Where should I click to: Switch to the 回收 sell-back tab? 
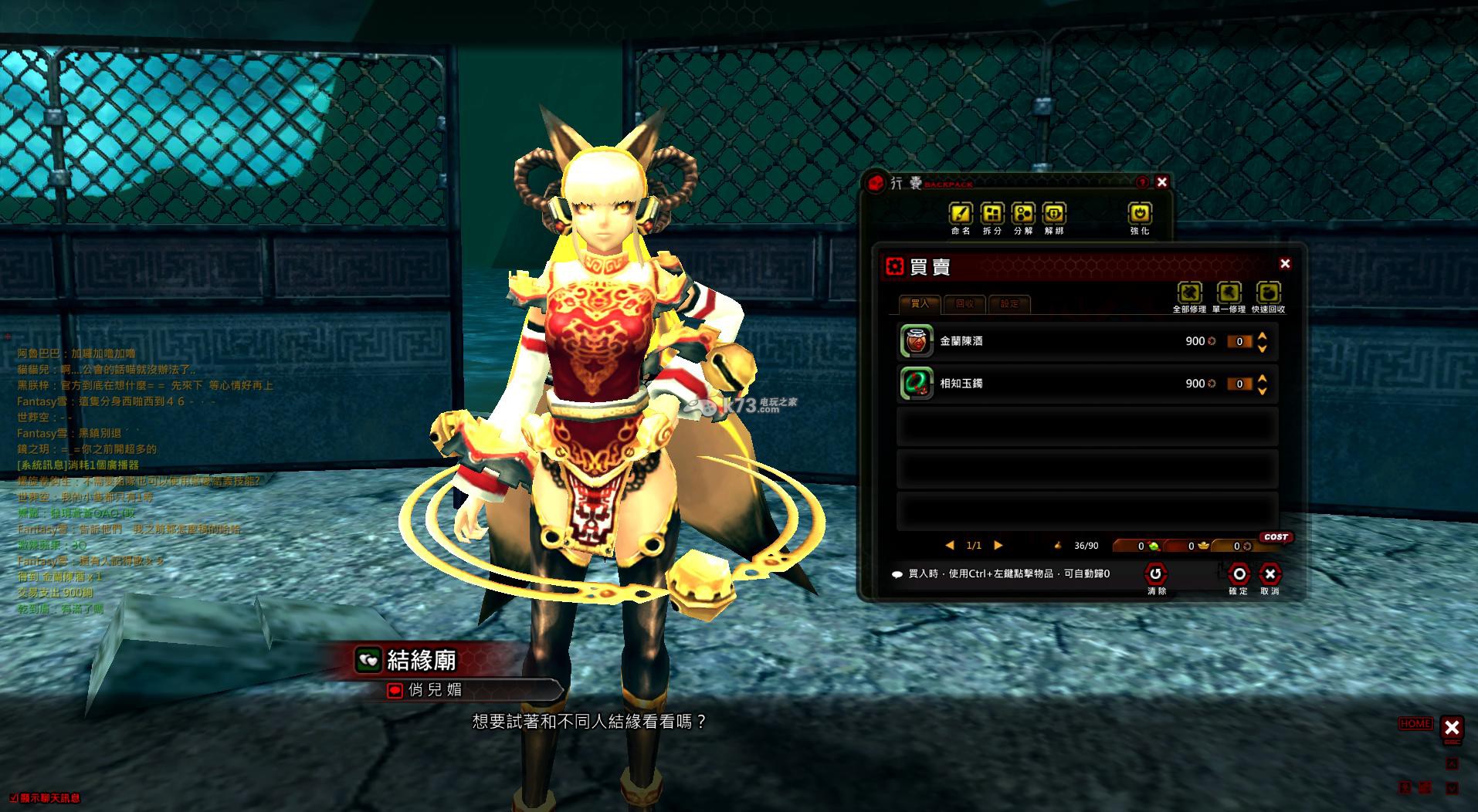965,303
